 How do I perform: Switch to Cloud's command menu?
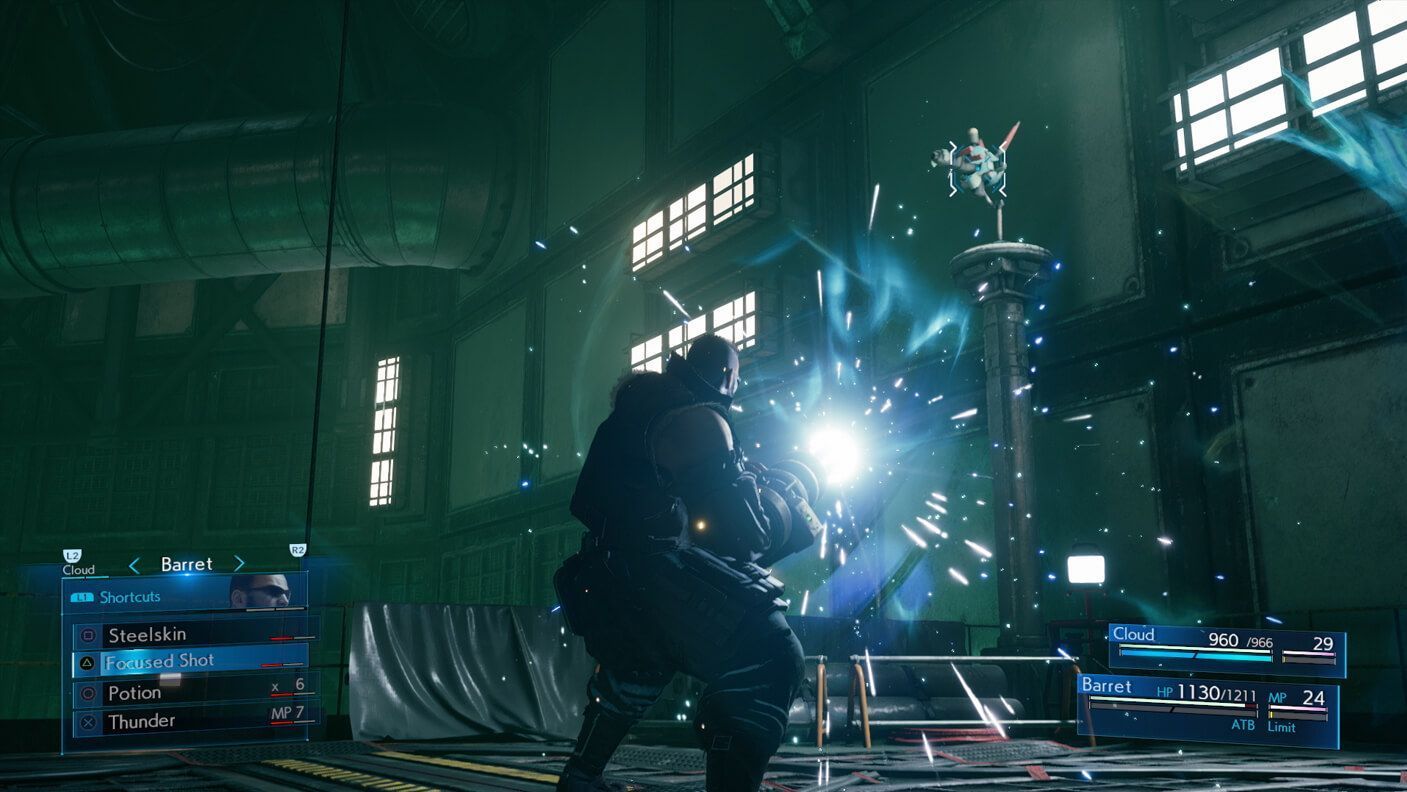tap(78, 567)
